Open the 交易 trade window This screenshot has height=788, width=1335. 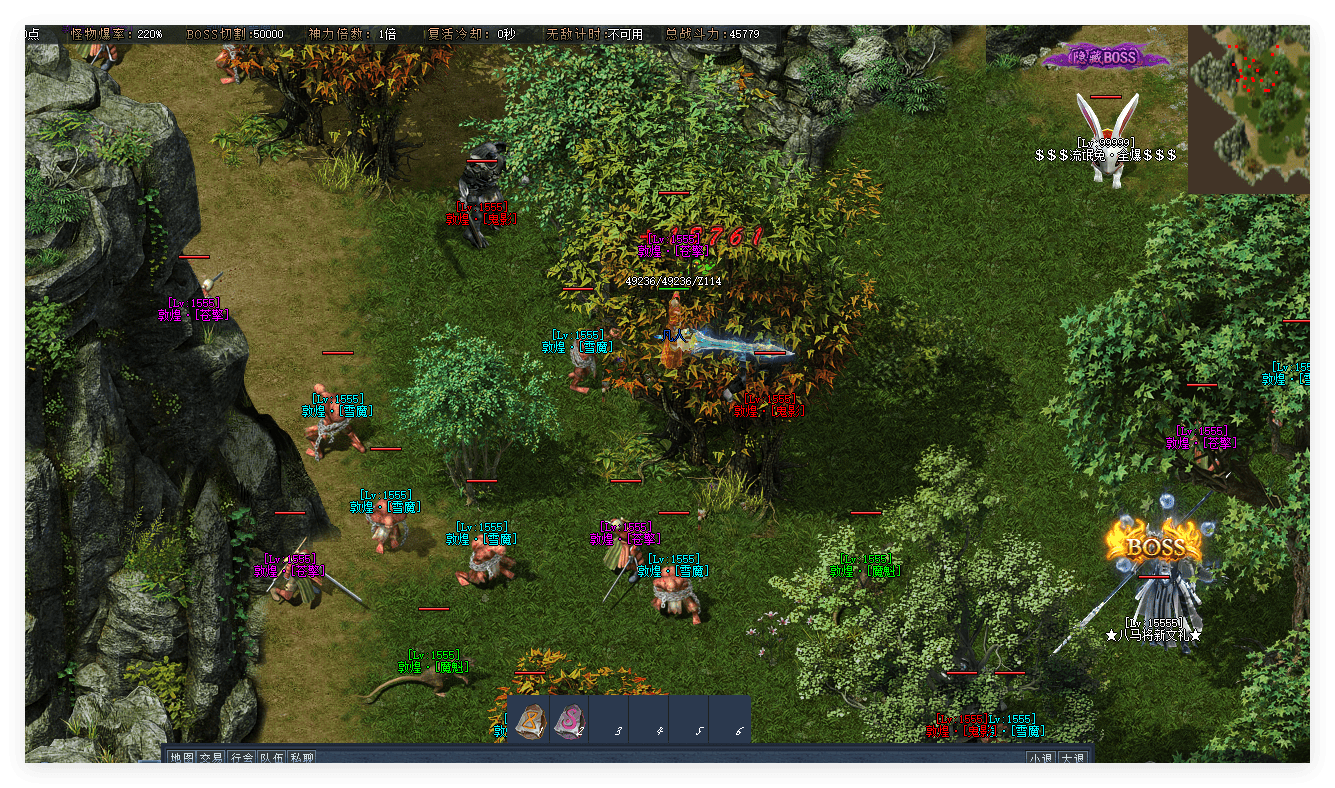tap(211, 758)
